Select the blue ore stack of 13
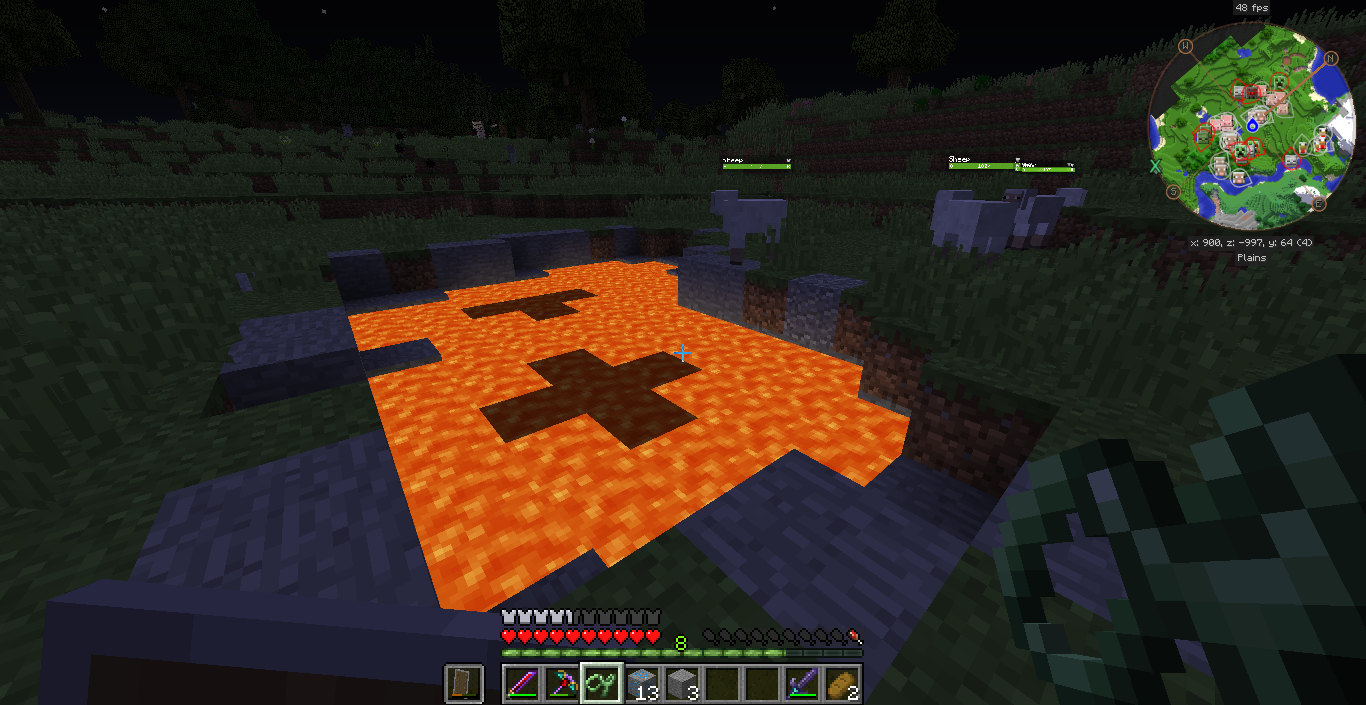This screenshot has width=1366, height=705. pyautogui.click(x=642, y=684)
